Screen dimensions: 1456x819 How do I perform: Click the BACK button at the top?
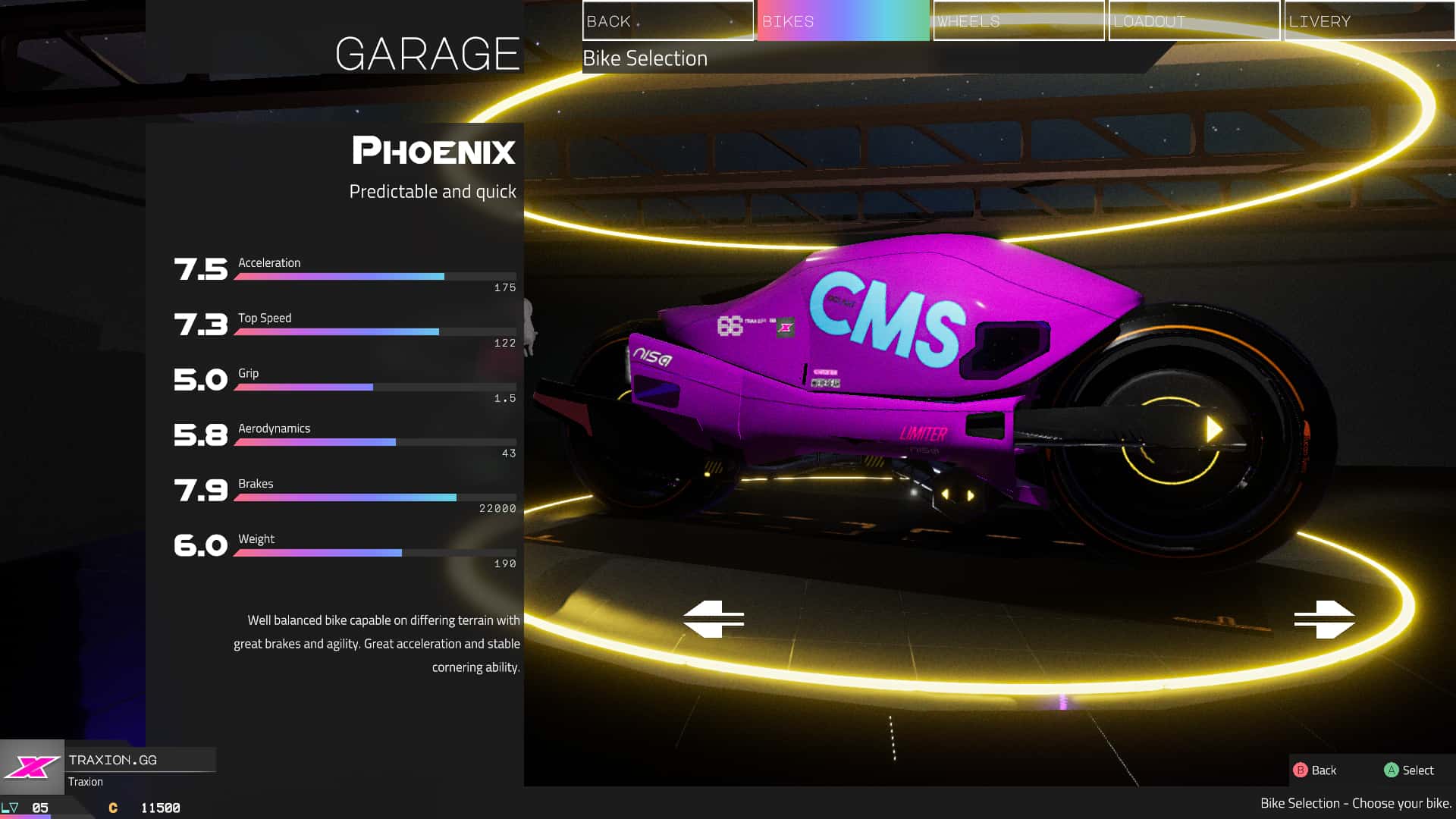[667, 20]
